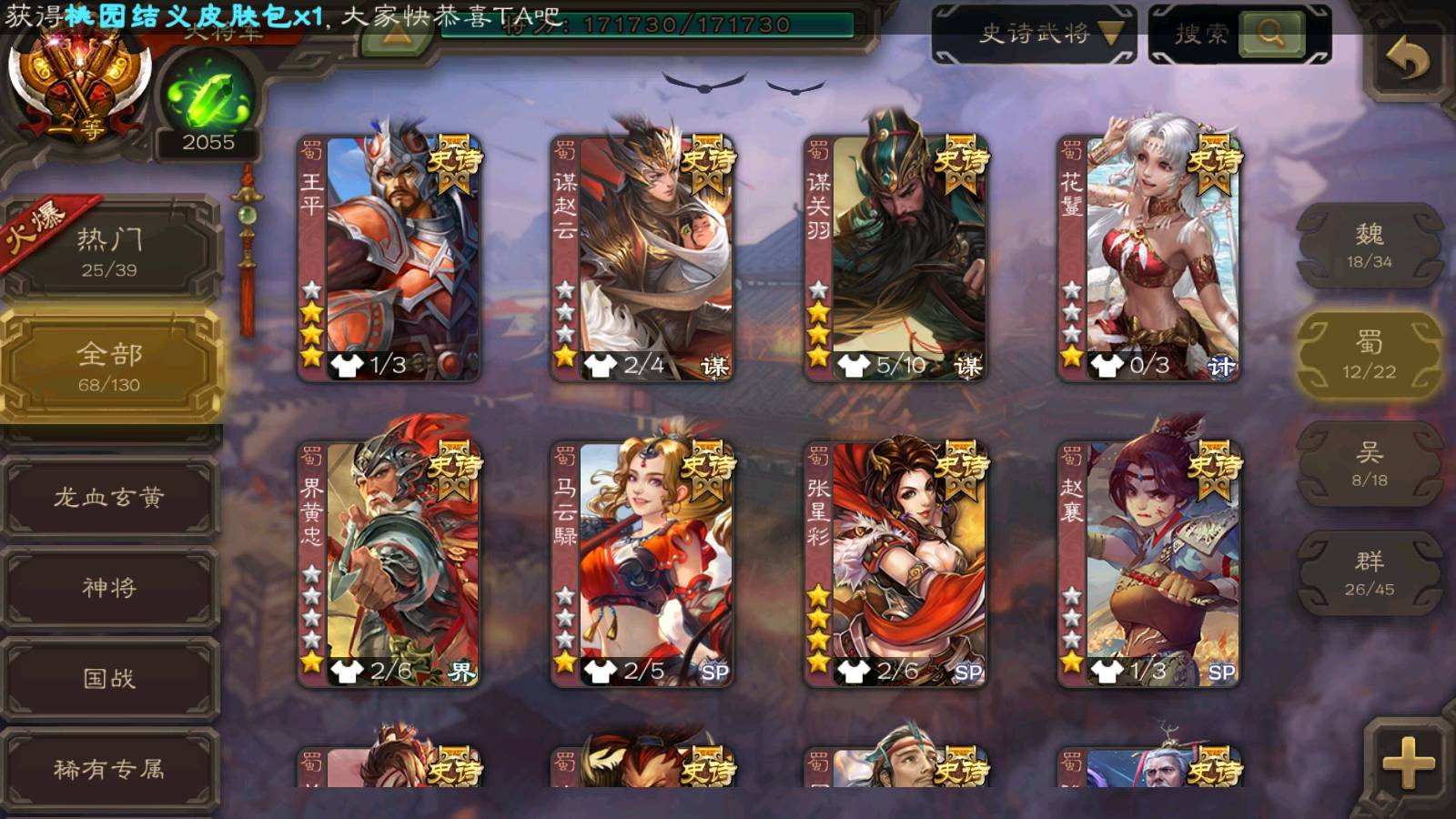View the 花鬘 general card
This screenshot has width=1456, height=819.
point(1148,259)
